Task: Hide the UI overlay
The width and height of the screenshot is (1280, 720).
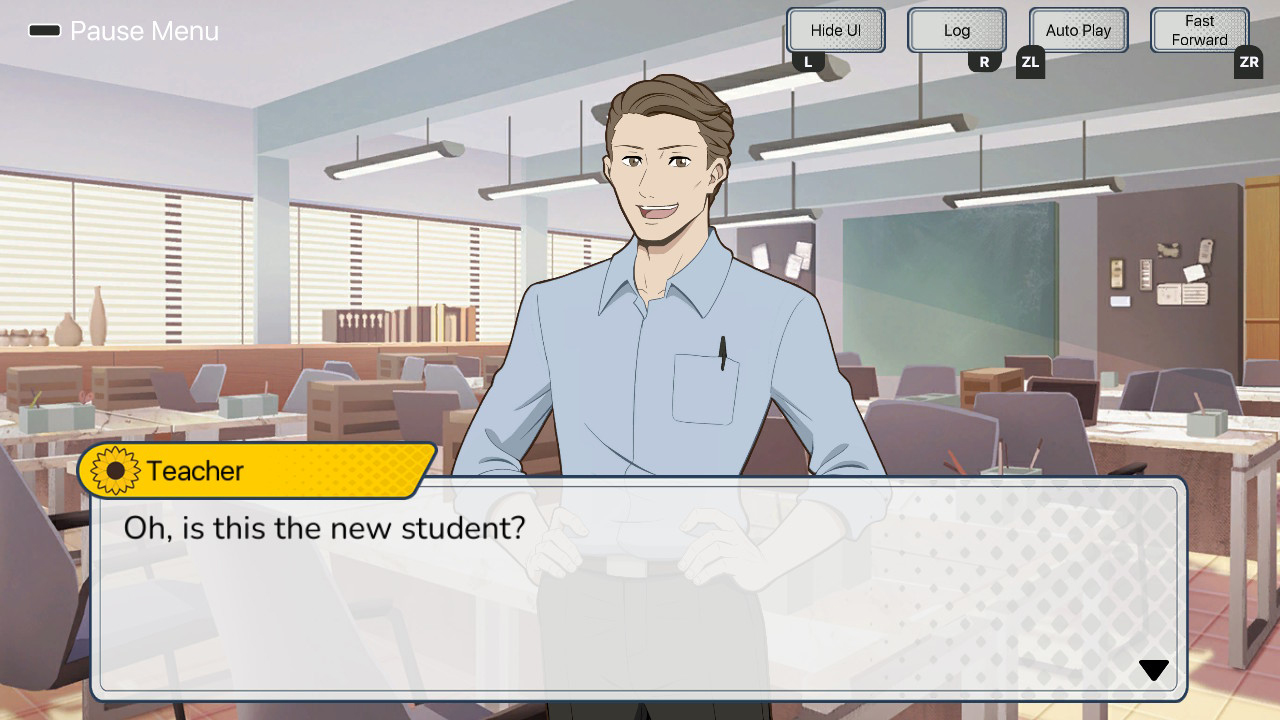Action: 835,30
